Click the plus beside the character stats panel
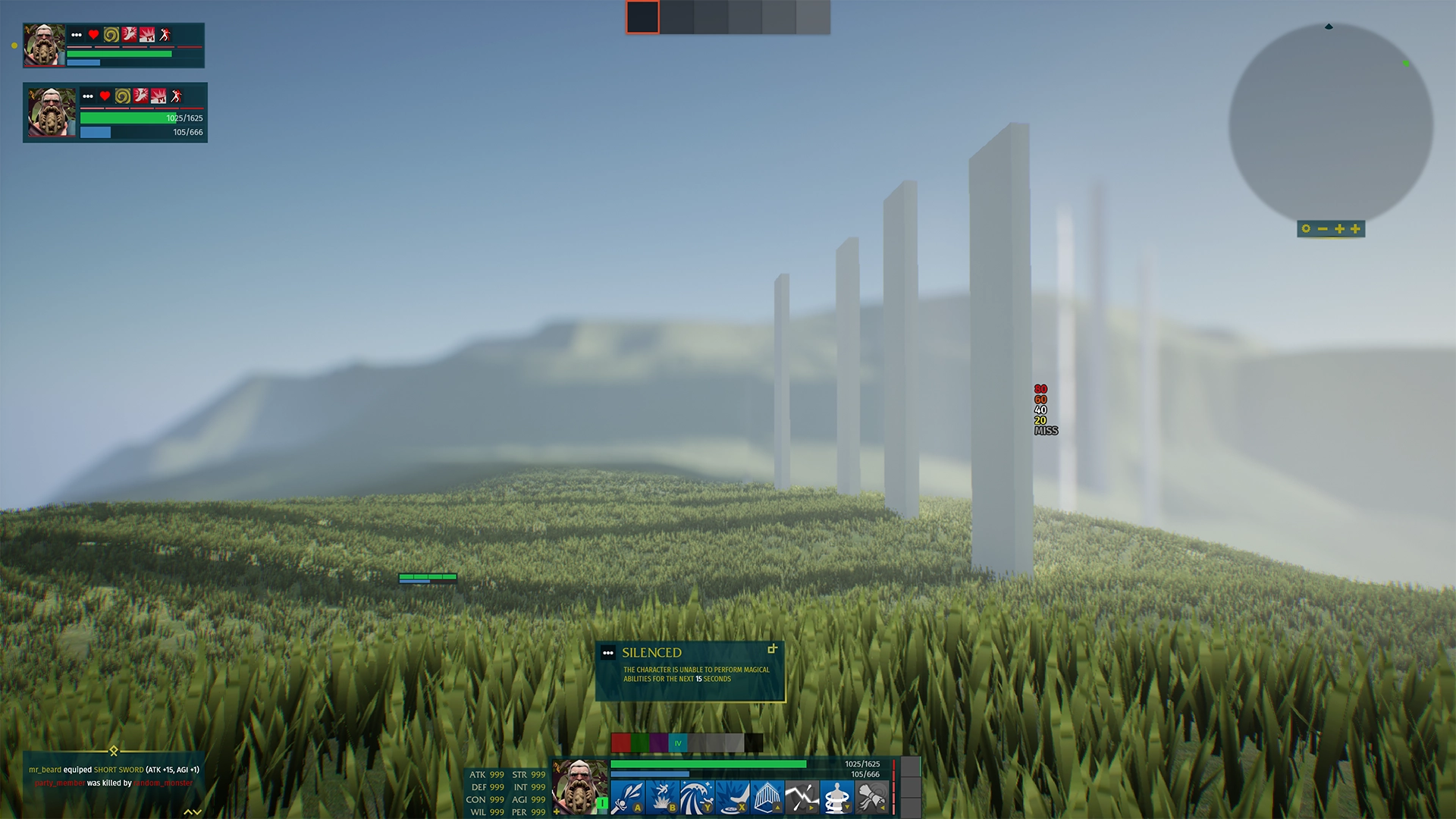 (557, 811)
